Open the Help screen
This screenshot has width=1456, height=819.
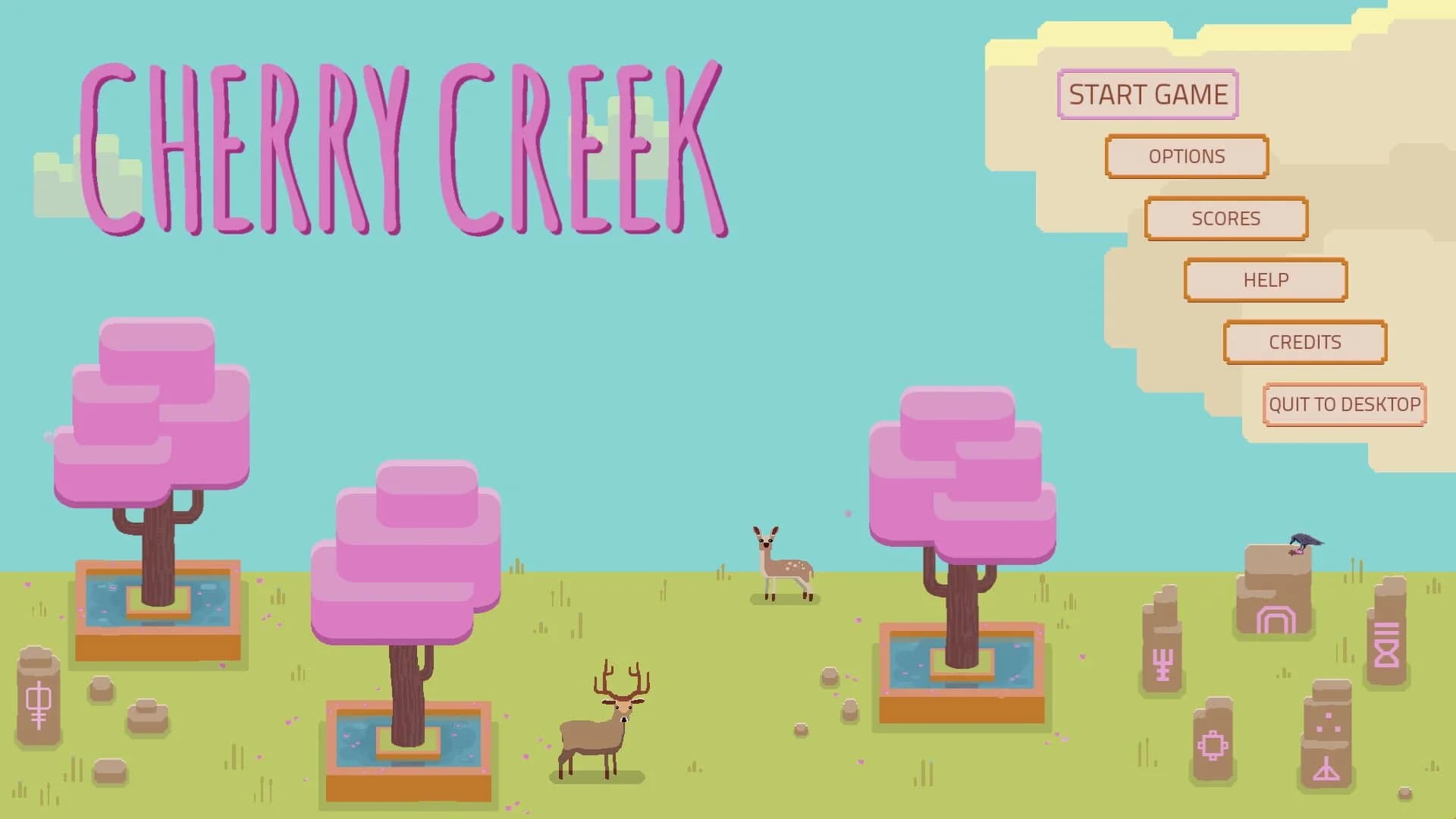coord(1265,280)
